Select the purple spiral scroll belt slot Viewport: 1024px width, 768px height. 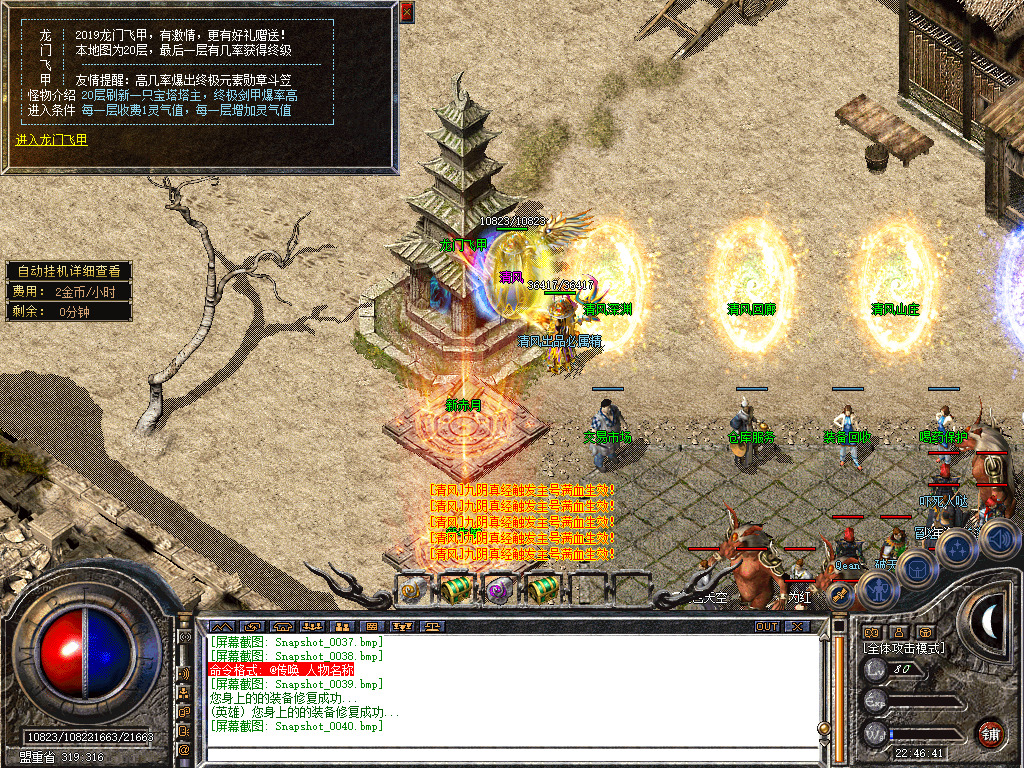[x=498, y=590]
